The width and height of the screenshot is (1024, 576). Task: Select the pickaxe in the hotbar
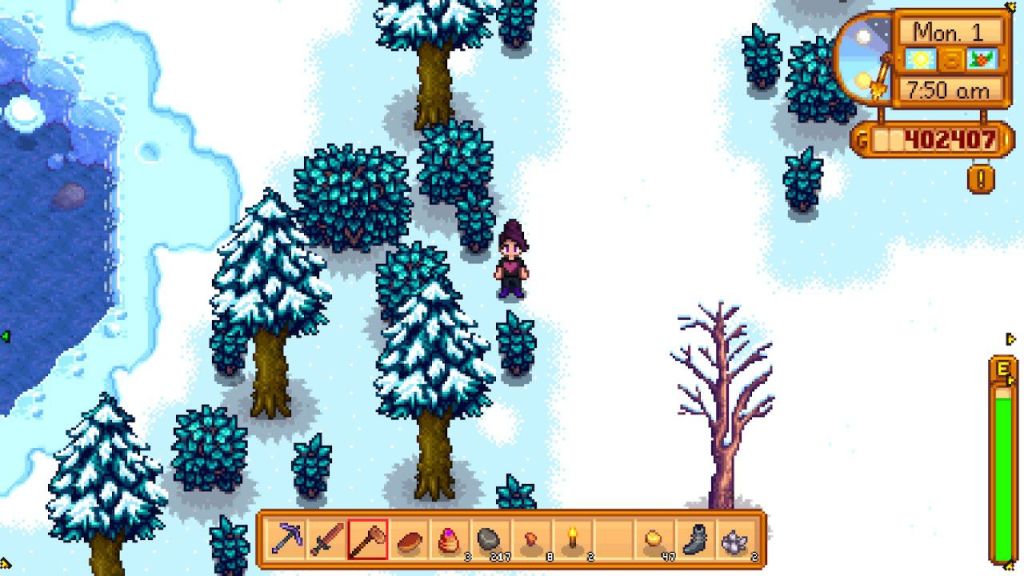point(285,541)
